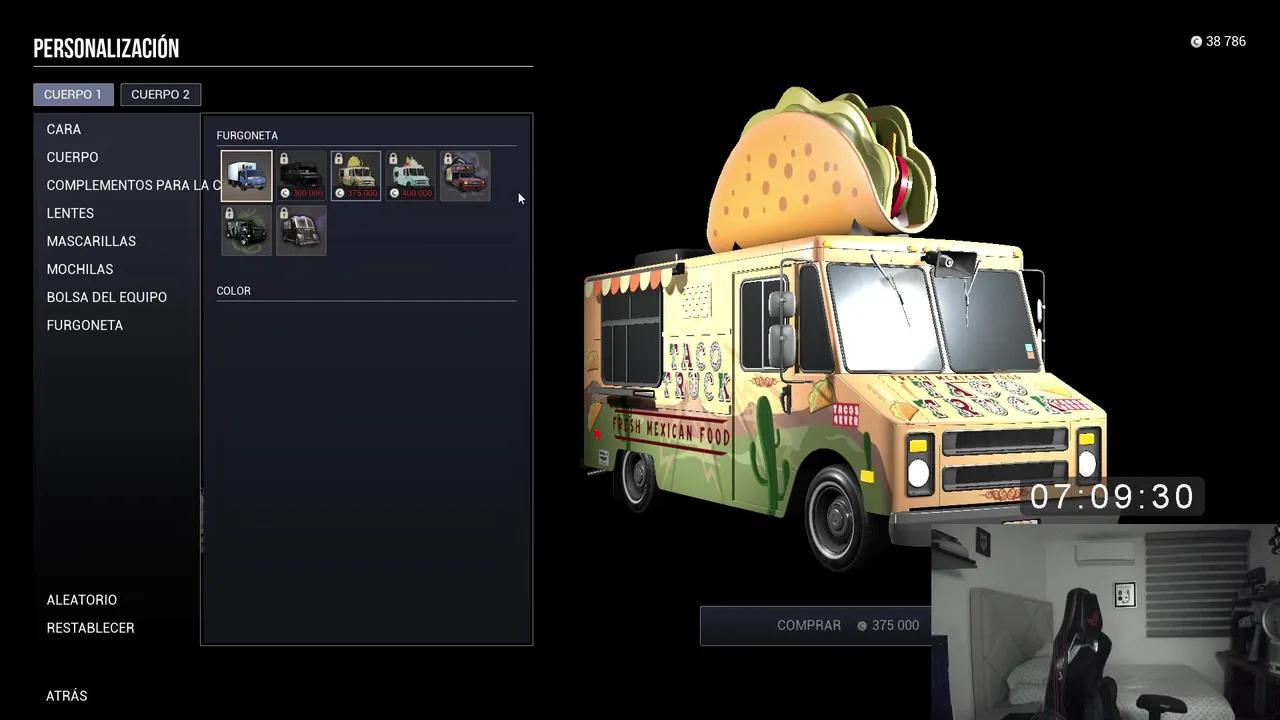Image resolution: width=1280 pixels, height=720 pixels.
Task: Click the coin currency icon beside 38 786
Action: (x=1196, y=41)
